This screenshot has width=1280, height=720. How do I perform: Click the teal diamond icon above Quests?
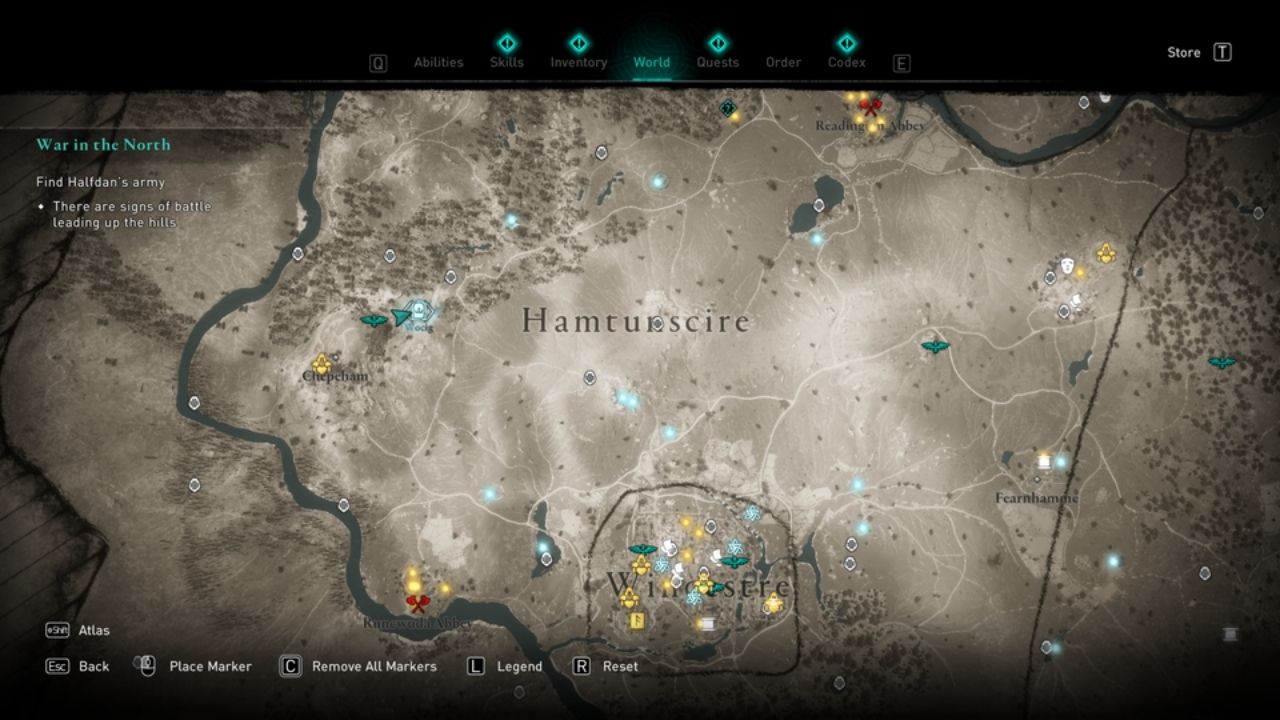click(x=717, y=43)
